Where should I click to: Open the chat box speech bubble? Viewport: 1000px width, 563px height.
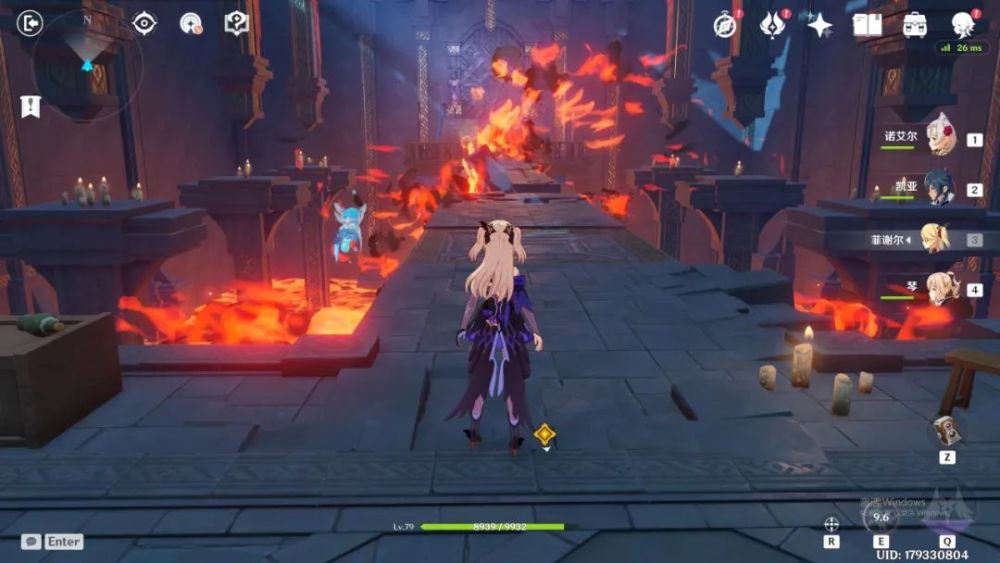coord(32,541)
